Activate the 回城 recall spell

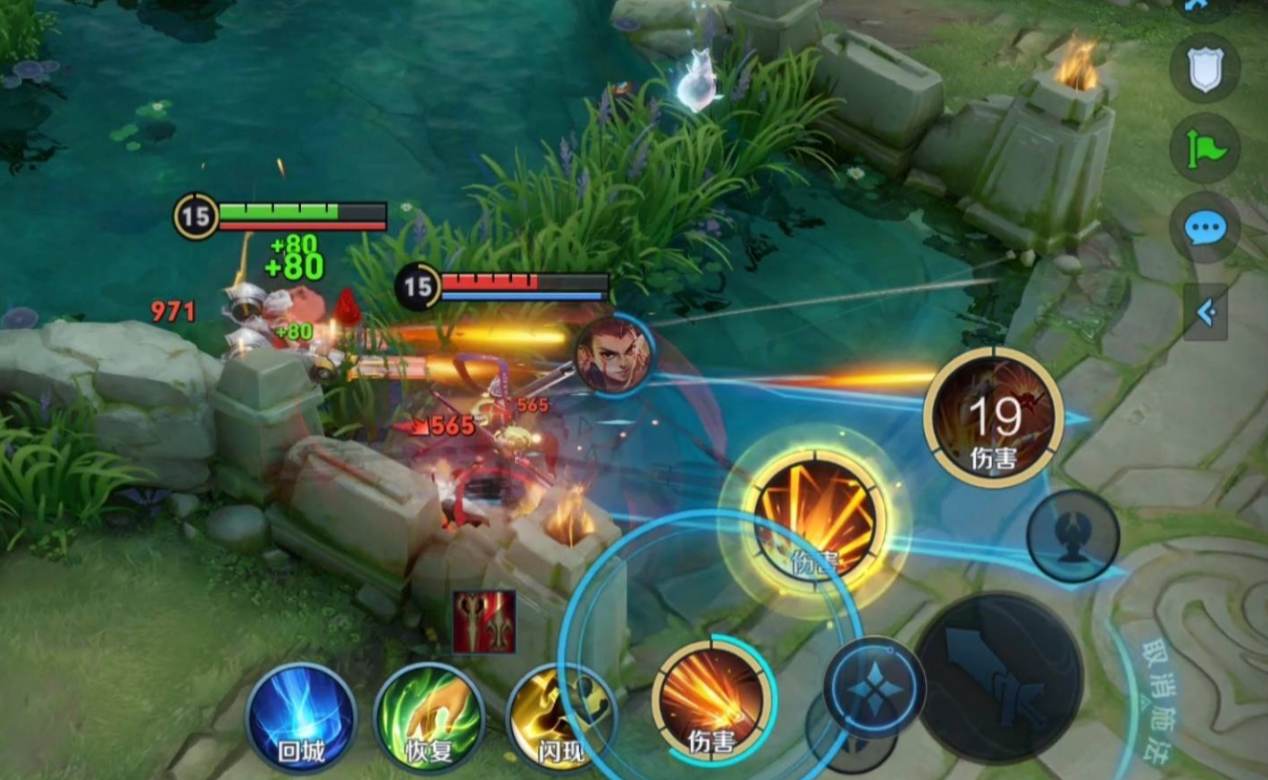(x=301, y=716)
